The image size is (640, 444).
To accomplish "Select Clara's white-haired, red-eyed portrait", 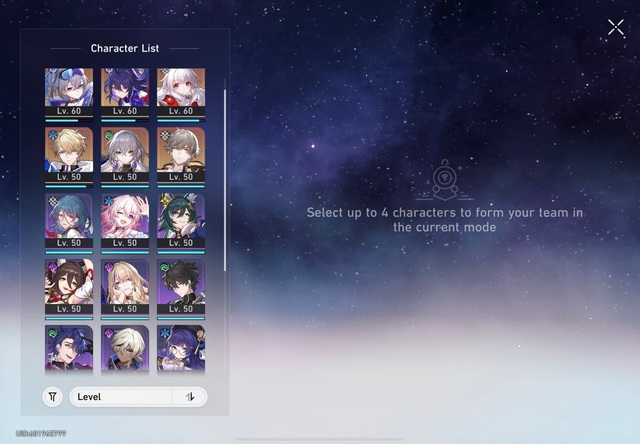I will click(x=181, y=89).
